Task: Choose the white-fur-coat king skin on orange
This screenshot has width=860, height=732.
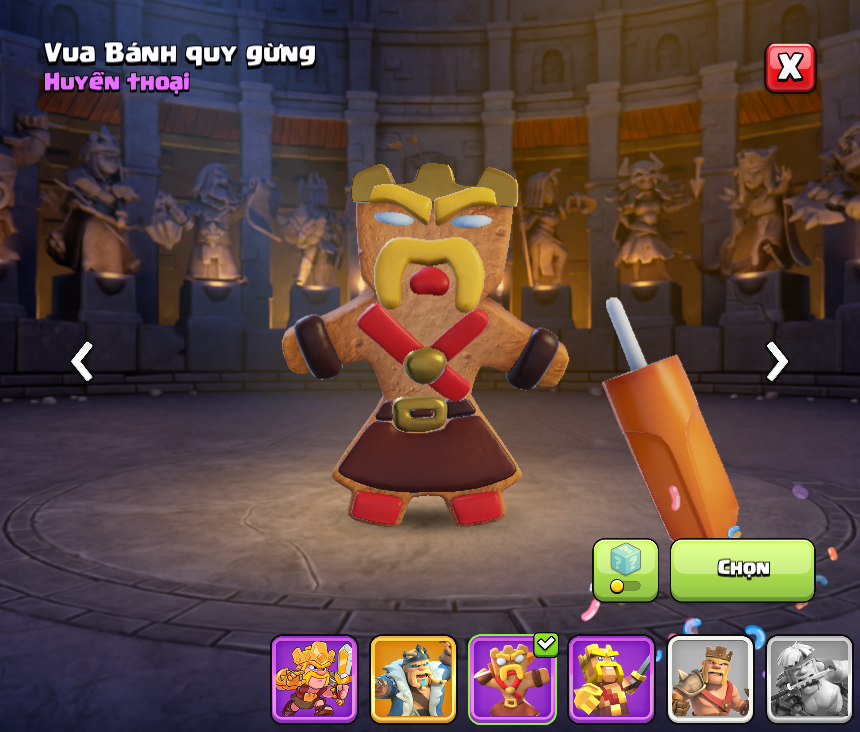Action: [413, 679]
